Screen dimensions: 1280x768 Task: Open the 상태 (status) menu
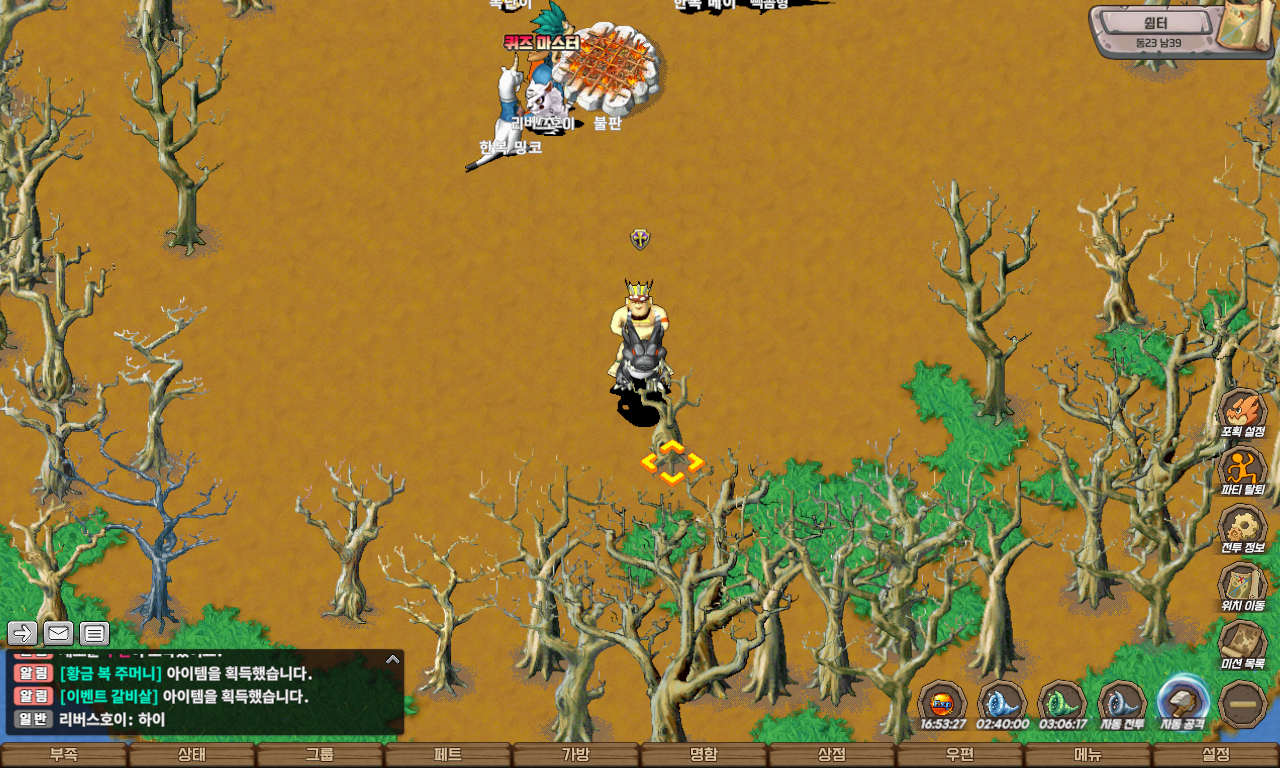point(192,755)
